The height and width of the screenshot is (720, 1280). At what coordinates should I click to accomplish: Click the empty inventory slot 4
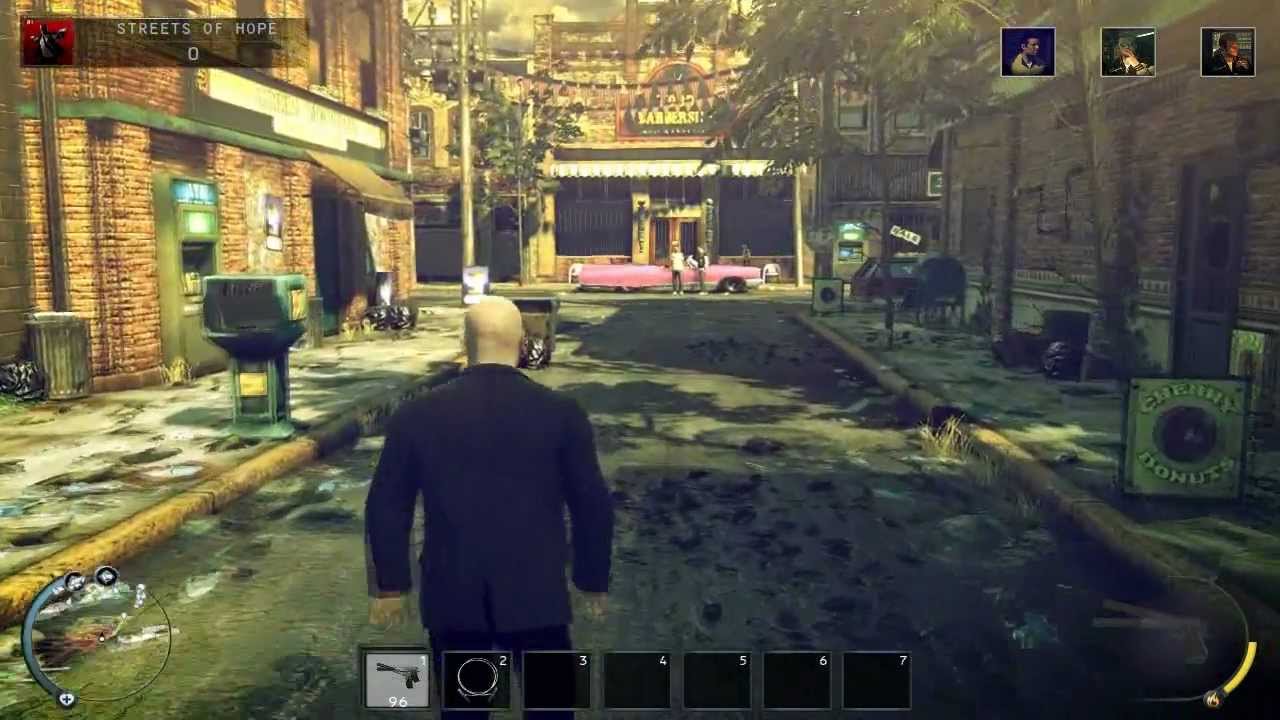coord(637,678)
